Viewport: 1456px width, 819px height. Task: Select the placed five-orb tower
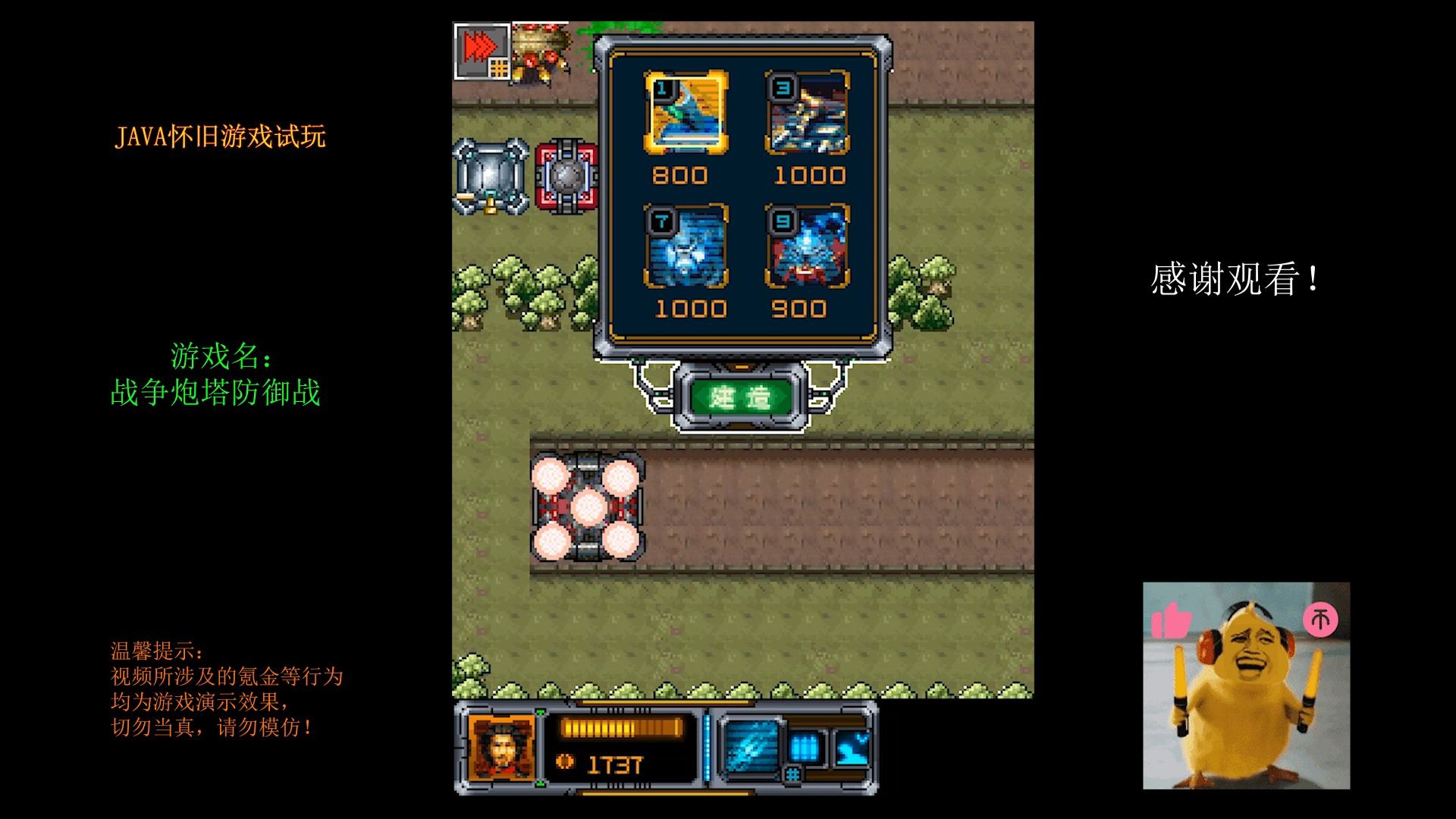[x=587, y=507]
